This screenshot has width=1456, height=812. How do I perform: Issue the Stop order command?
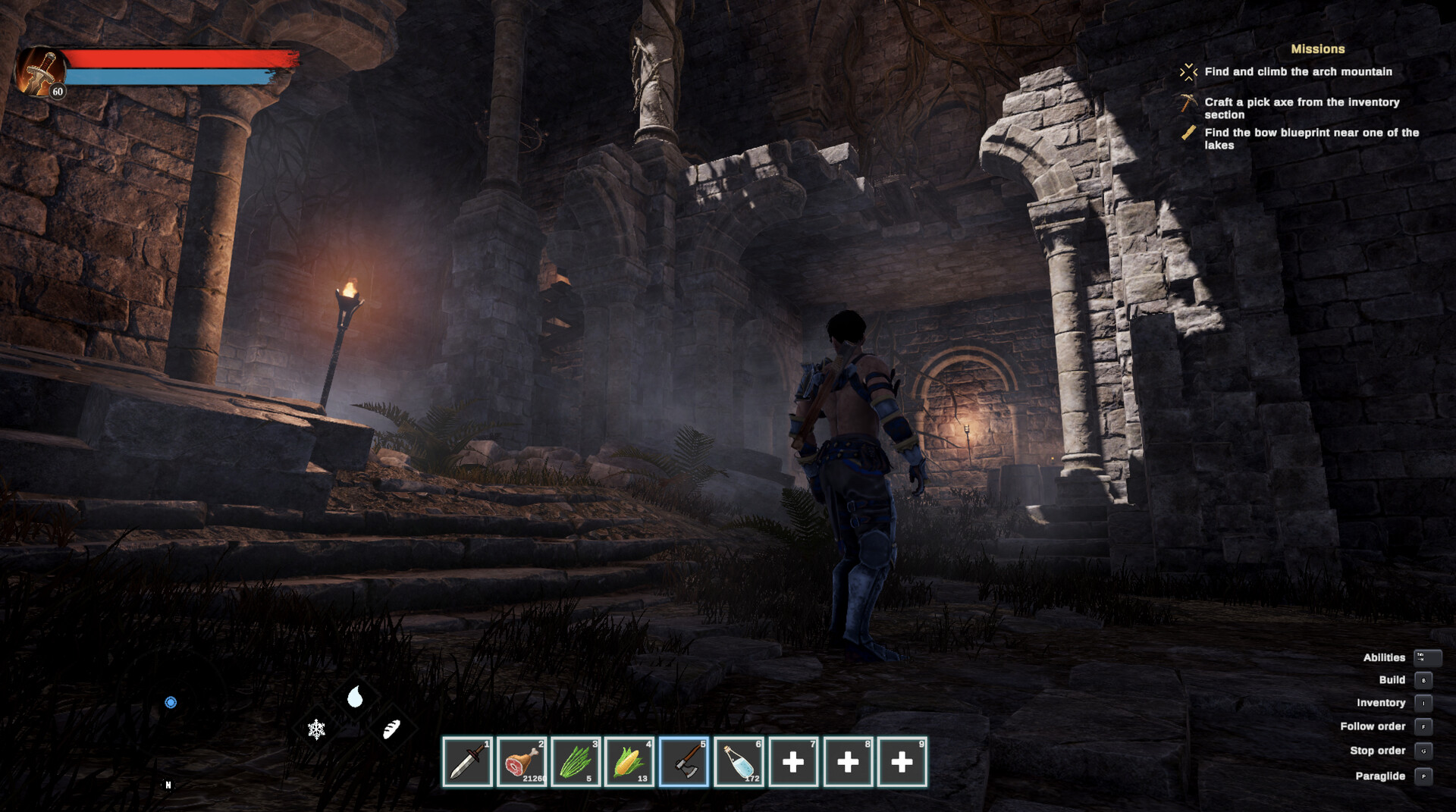point(1377,751)
